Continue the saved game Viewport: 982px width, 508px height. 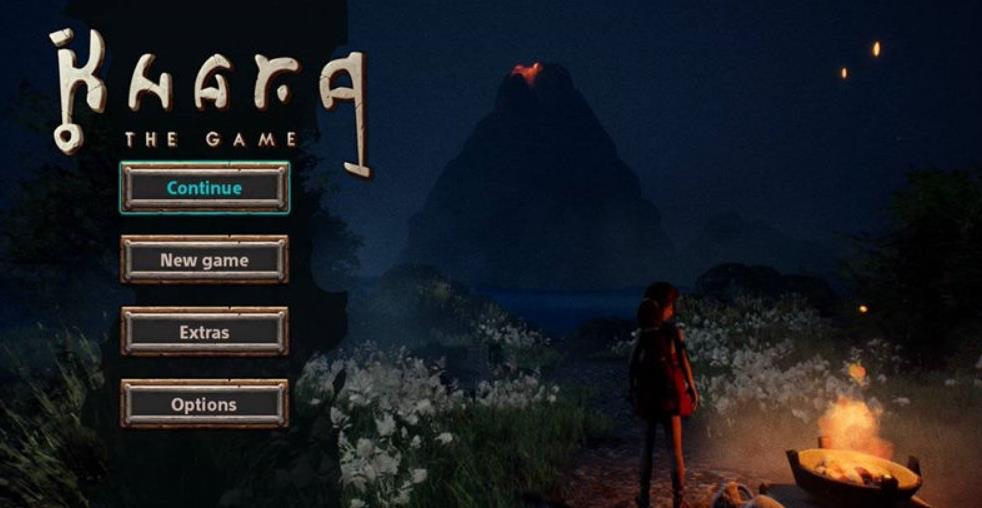click(x=204, y=188)
